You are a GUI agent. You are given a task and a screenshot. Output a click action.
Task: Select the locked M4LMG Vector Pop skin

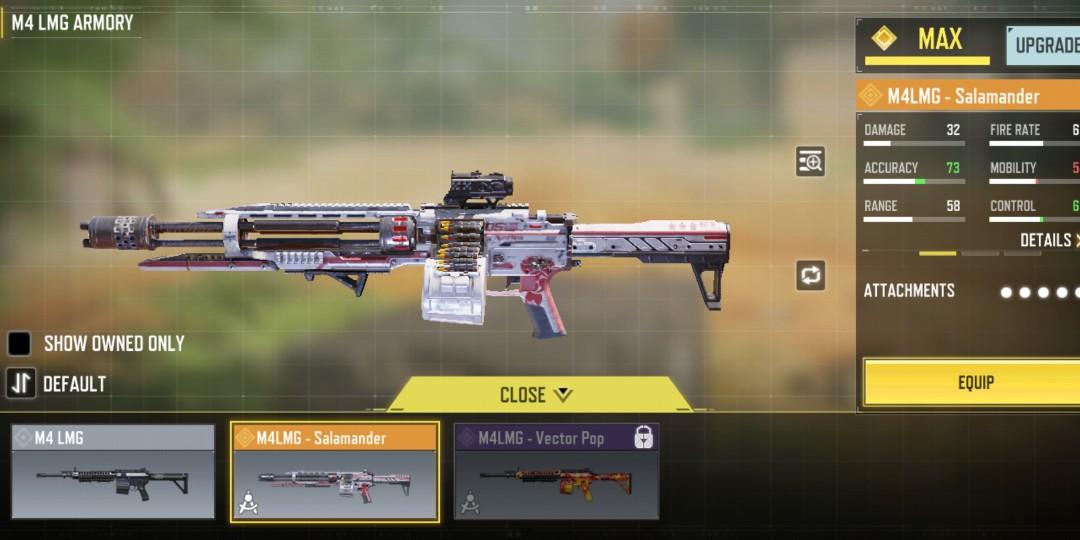tap(556, 472)
